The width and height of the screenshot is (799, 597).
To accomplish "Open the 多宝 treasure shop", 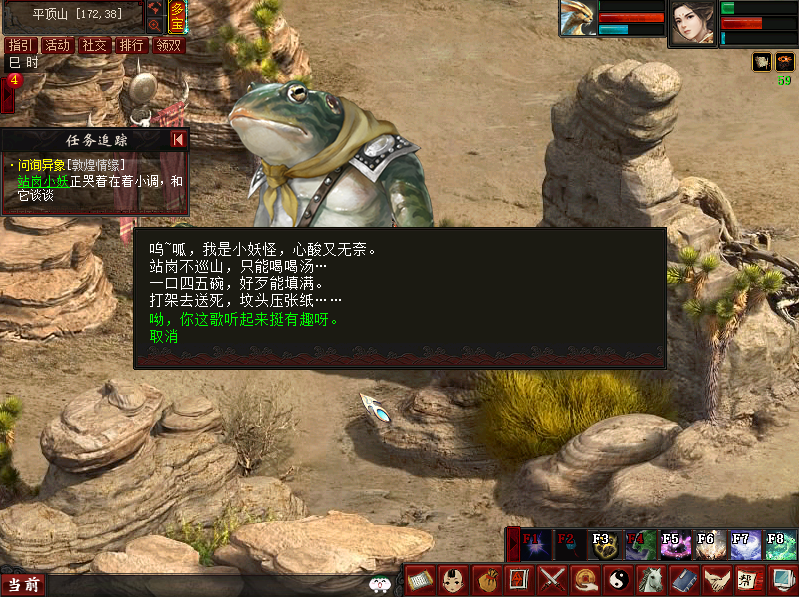I will click(x=177, y=17).
